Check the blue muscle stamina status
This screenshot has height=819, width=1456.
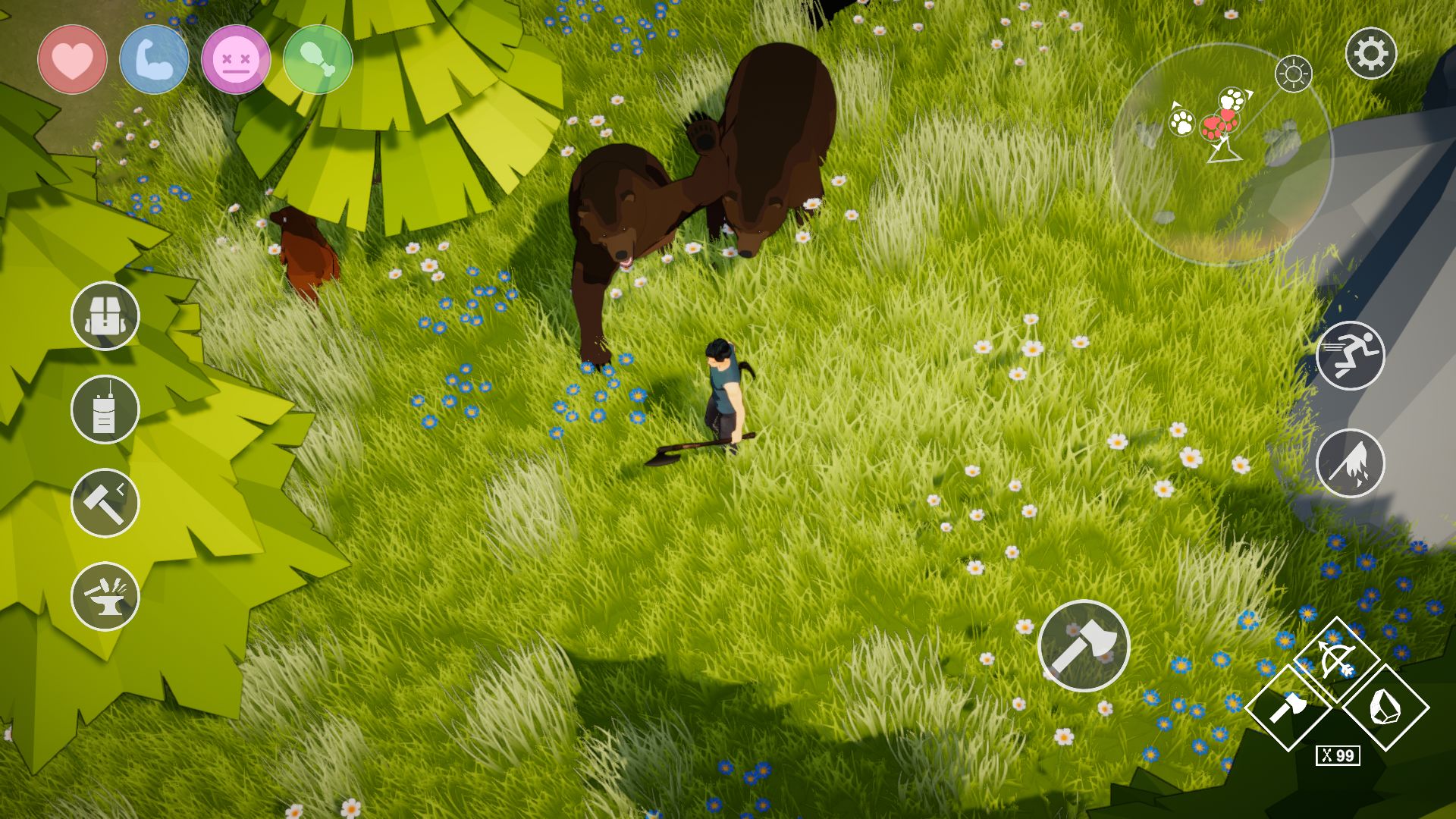coord(154,59)
